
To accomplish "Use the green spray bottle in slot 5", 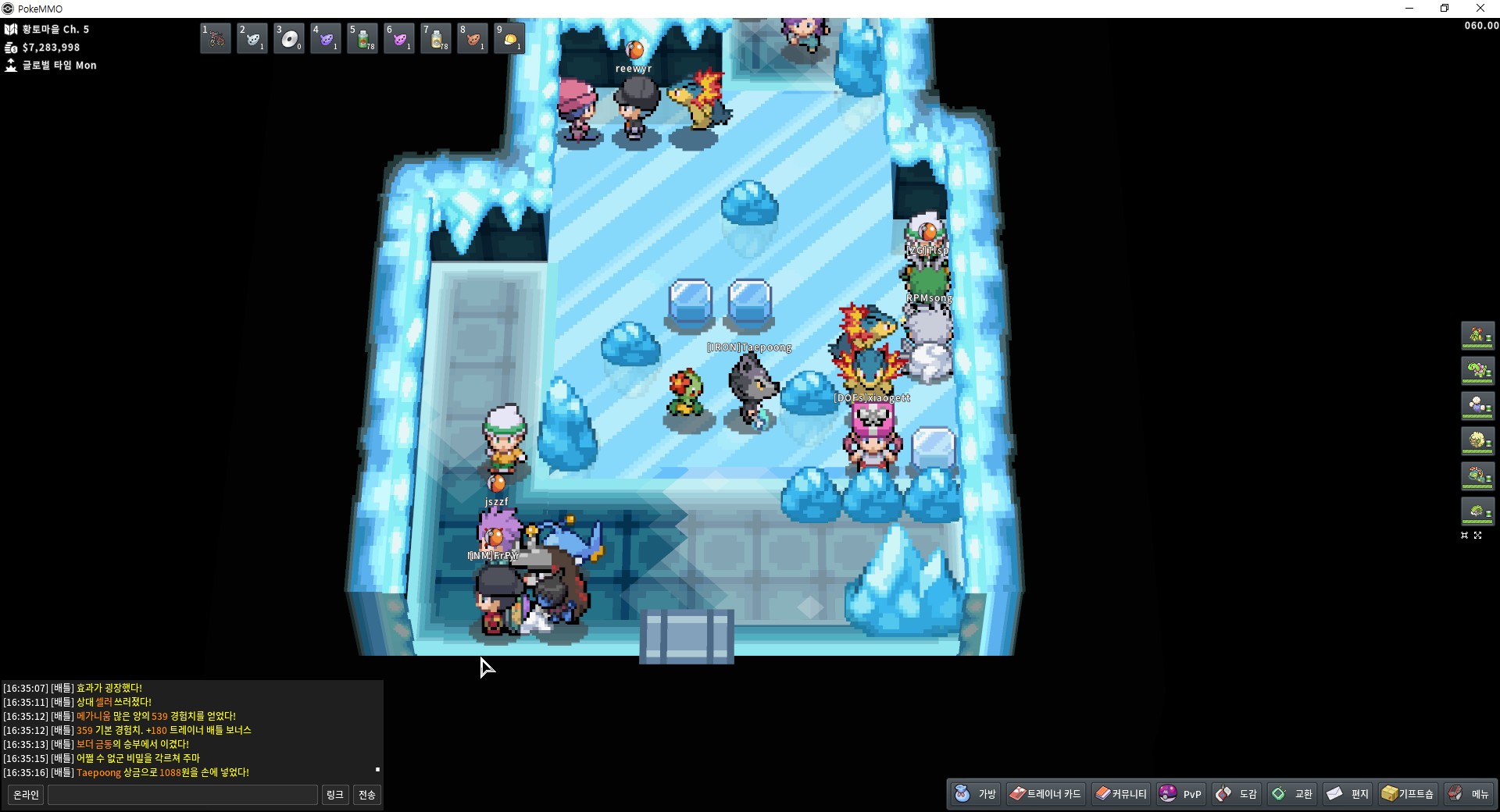I will pyautogui.click(x=362, y=38).
